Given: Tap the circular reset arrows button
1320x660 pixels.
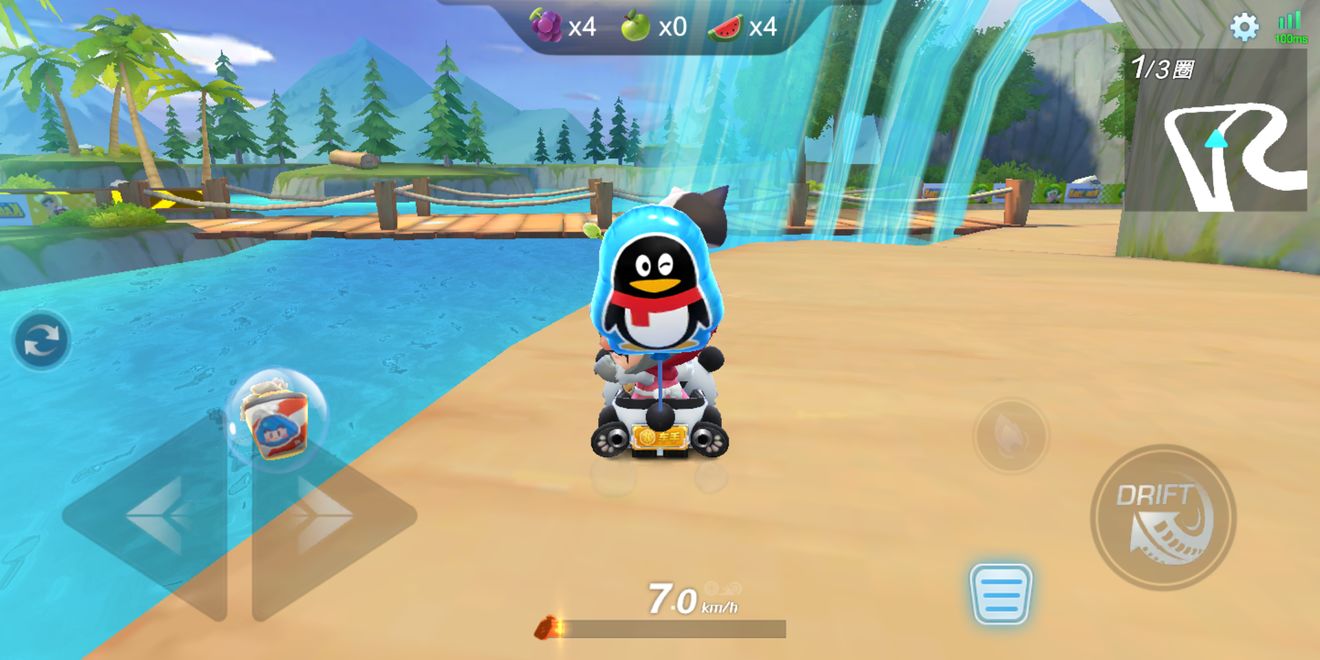Looking at the screenshot, I should click(42, 341).
